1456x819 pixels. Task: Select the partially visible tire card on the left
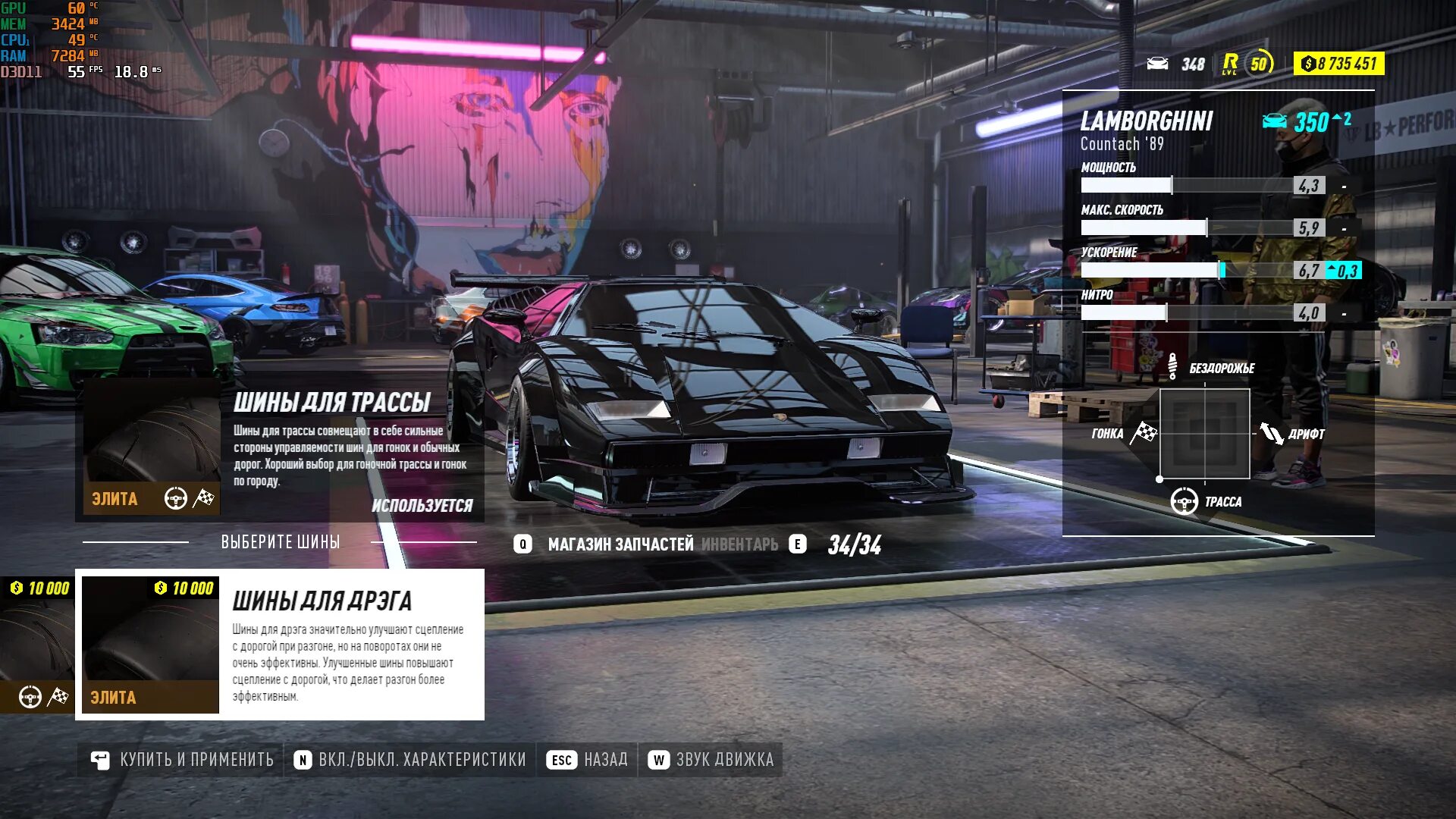36,645
